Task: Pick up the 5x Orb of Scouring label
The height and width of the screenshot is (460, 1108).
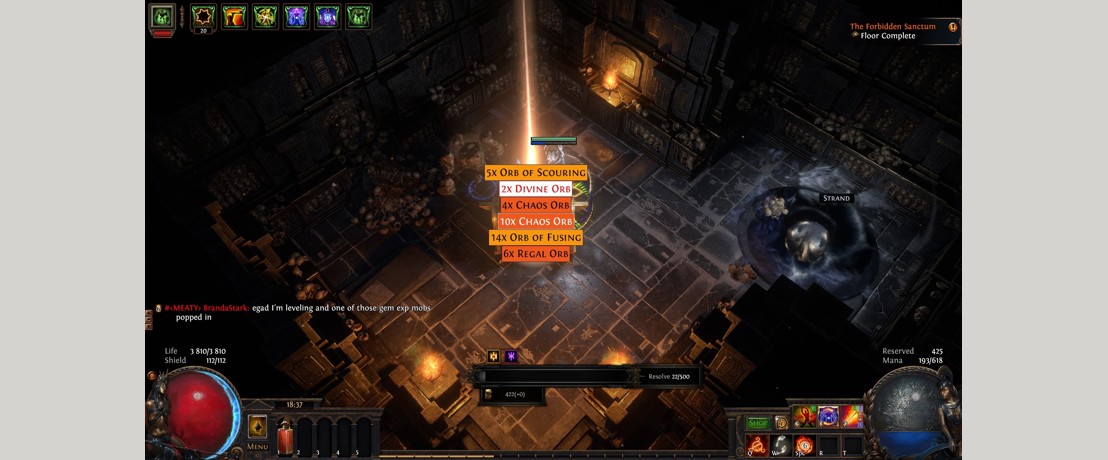Action: tap(535, 173)
